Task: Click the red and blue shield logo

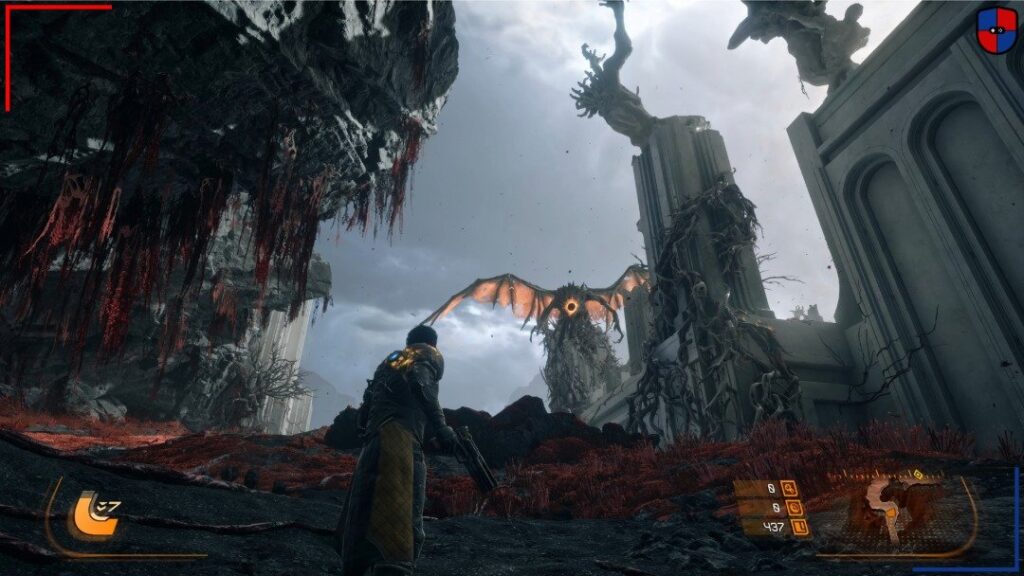Action: point(996,29)
